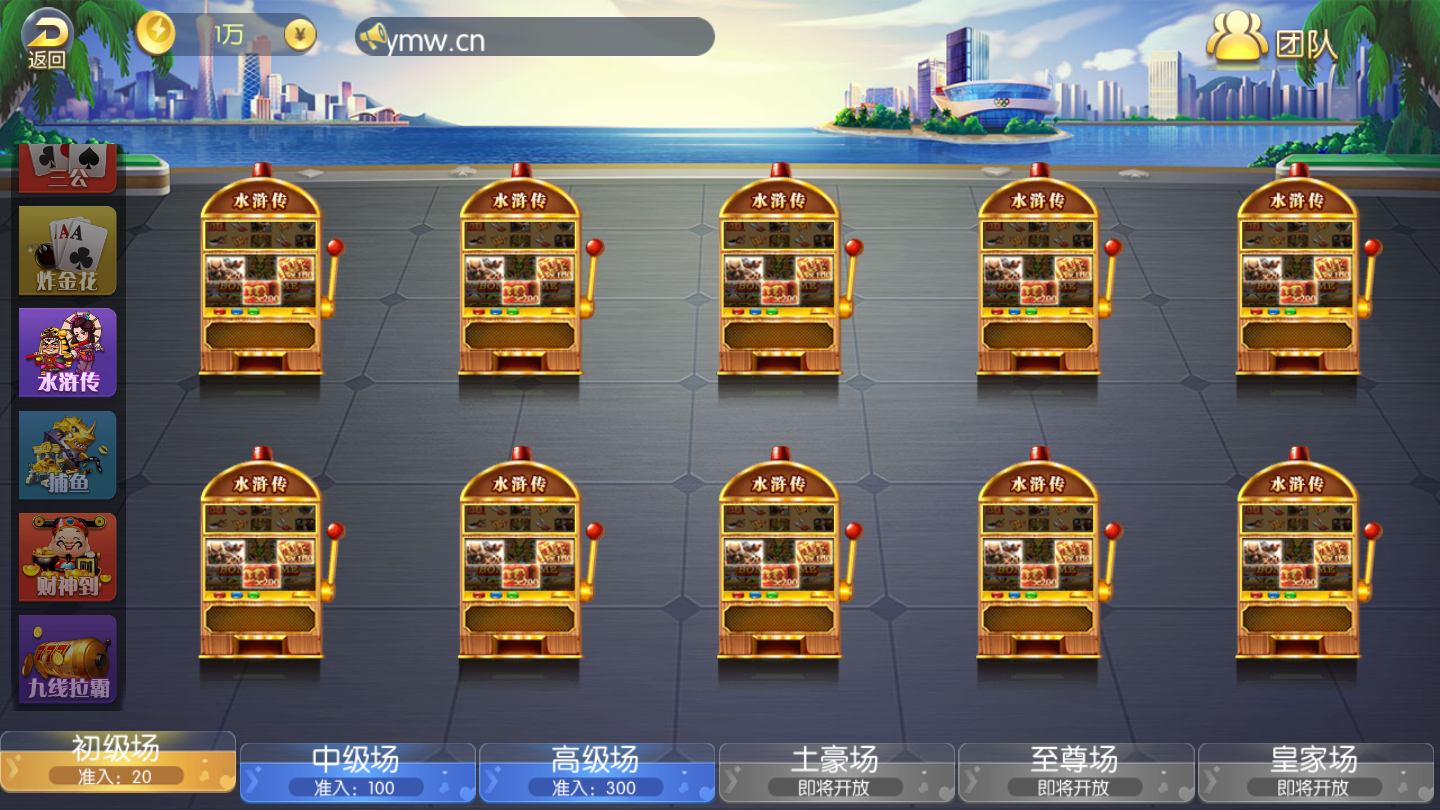Open the 捕鱼 fishing game icon
The image size is (1440, 810).
[67, 455]
